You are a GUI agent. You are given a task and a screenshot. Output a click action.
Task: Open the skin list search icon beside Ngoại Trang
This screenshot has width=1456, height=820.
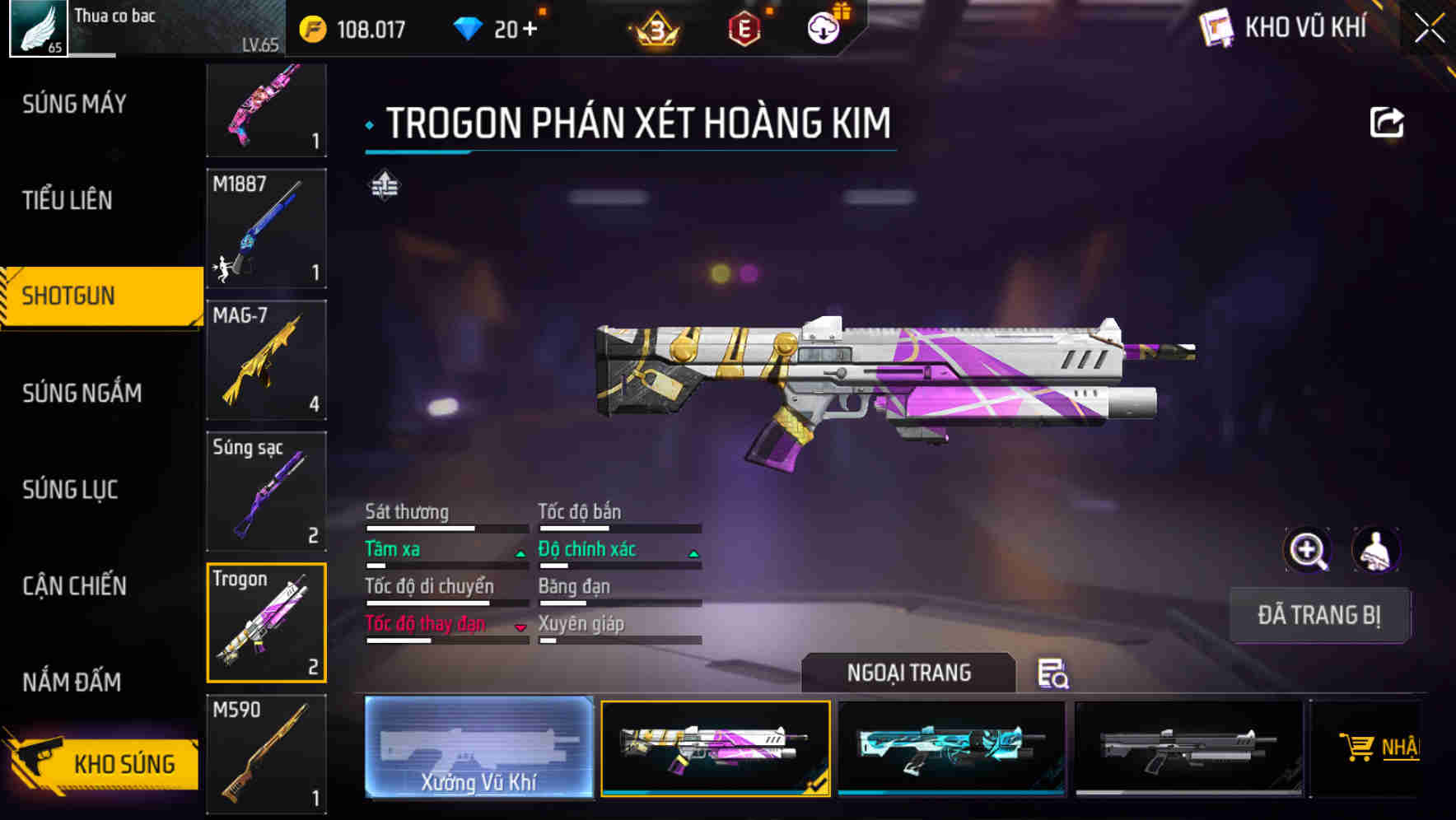tap(1055, 675)
